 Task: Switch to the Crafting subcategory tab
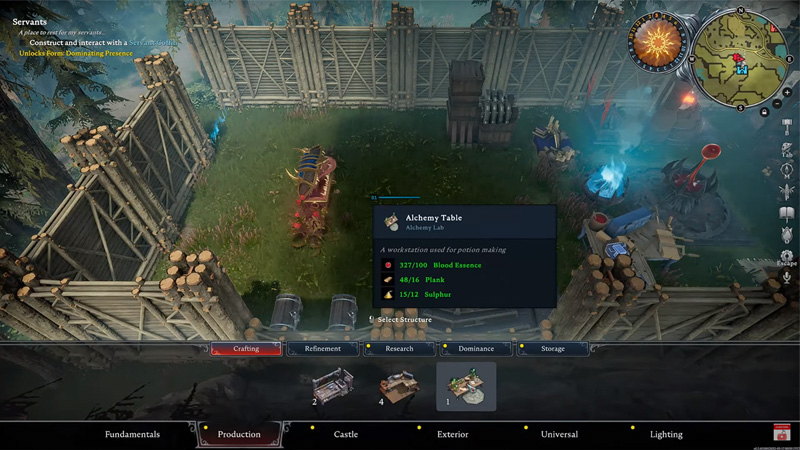pos(246,349)
